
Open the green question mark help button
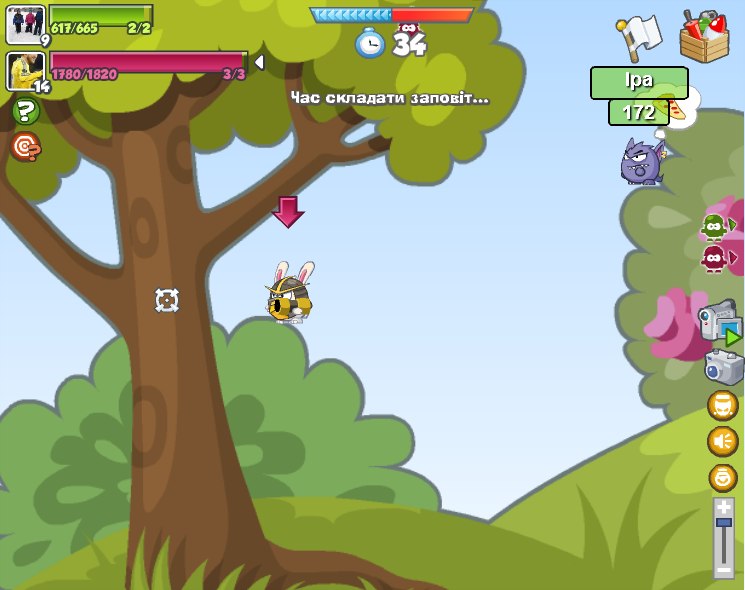coord(26,112)
